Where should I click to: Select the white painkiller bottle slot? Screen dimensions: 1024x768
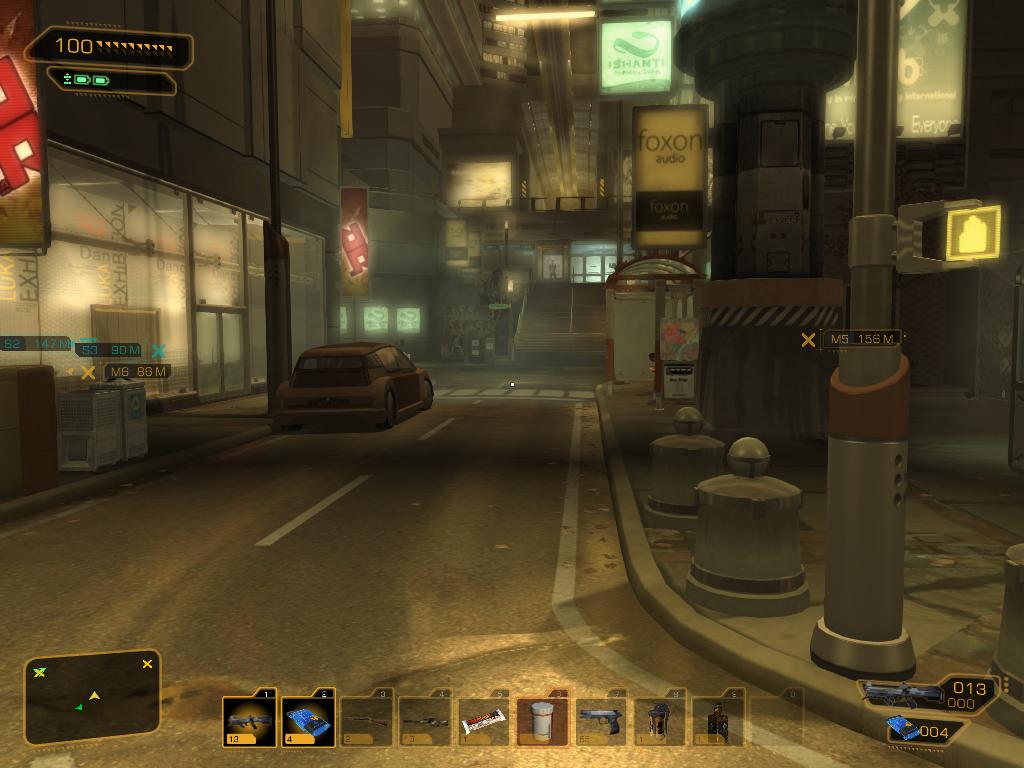tap(542, 721)
